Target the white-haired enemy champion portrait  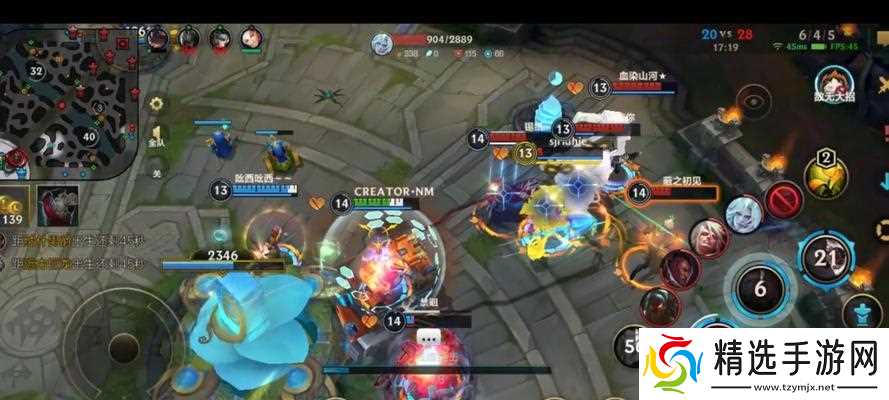(x=745, y=213)
